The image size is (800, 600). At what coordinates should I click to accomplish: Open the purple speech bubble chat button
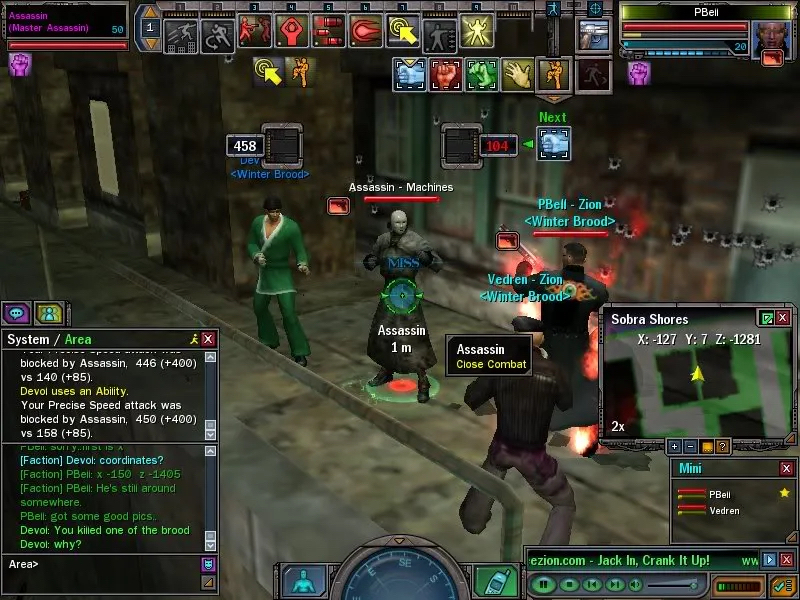point(16,312)
